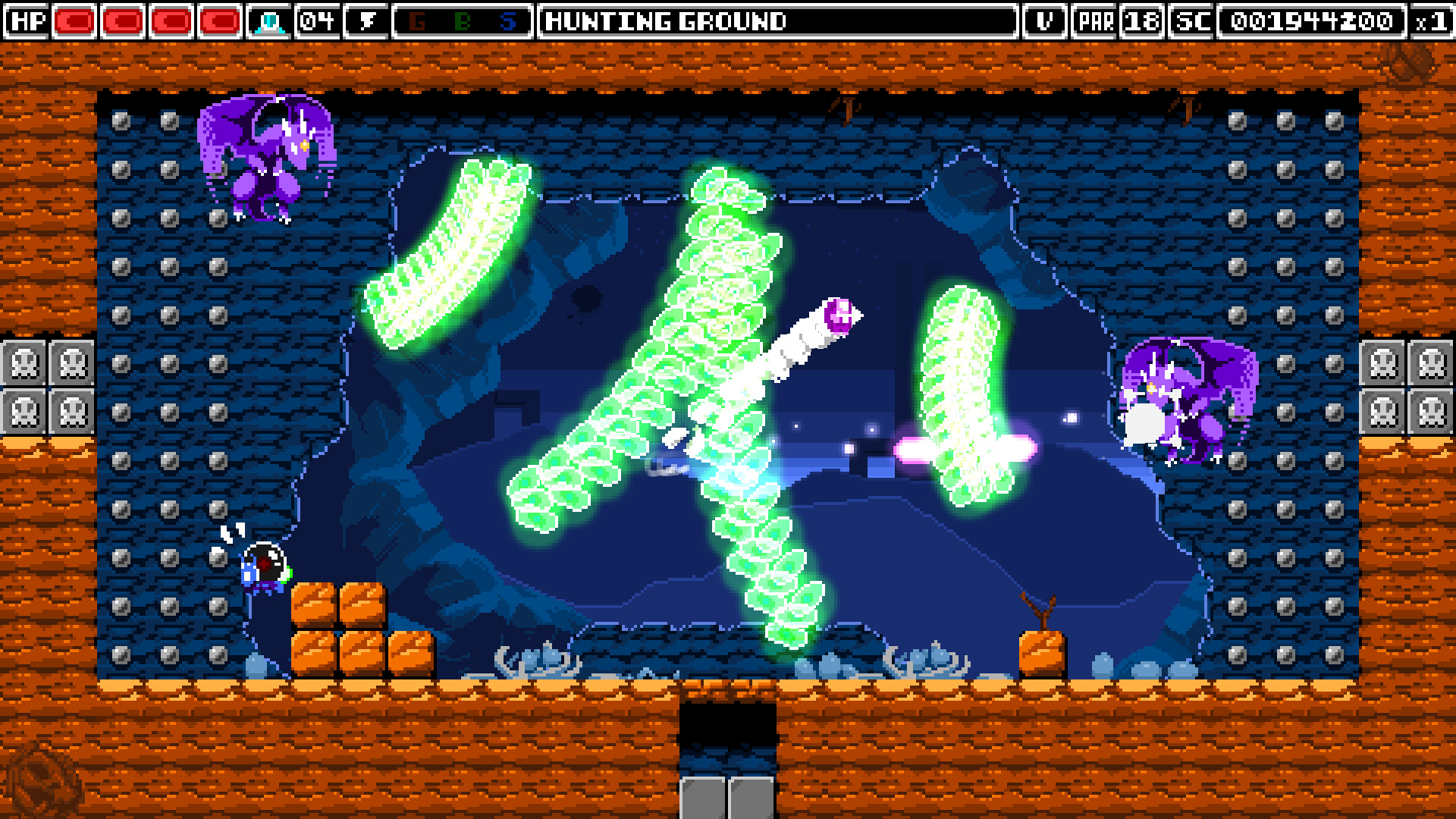Select the ship lives icon
This screenshot has width=1456, height=819.
click(269, 20)
